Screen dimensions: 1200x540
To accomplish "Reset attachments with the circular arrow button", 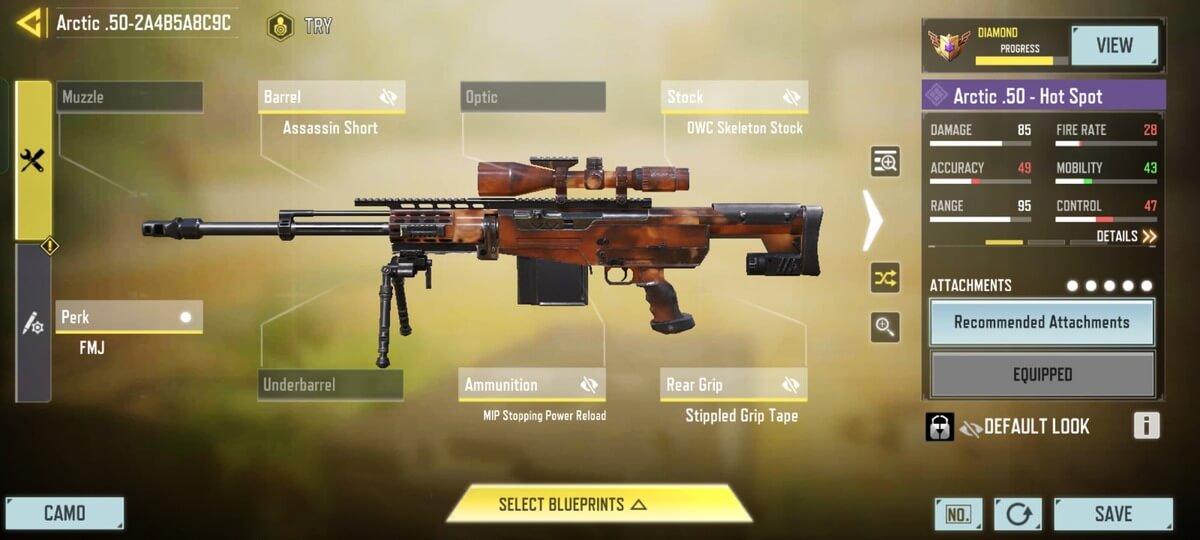I will coord(1018,514).
